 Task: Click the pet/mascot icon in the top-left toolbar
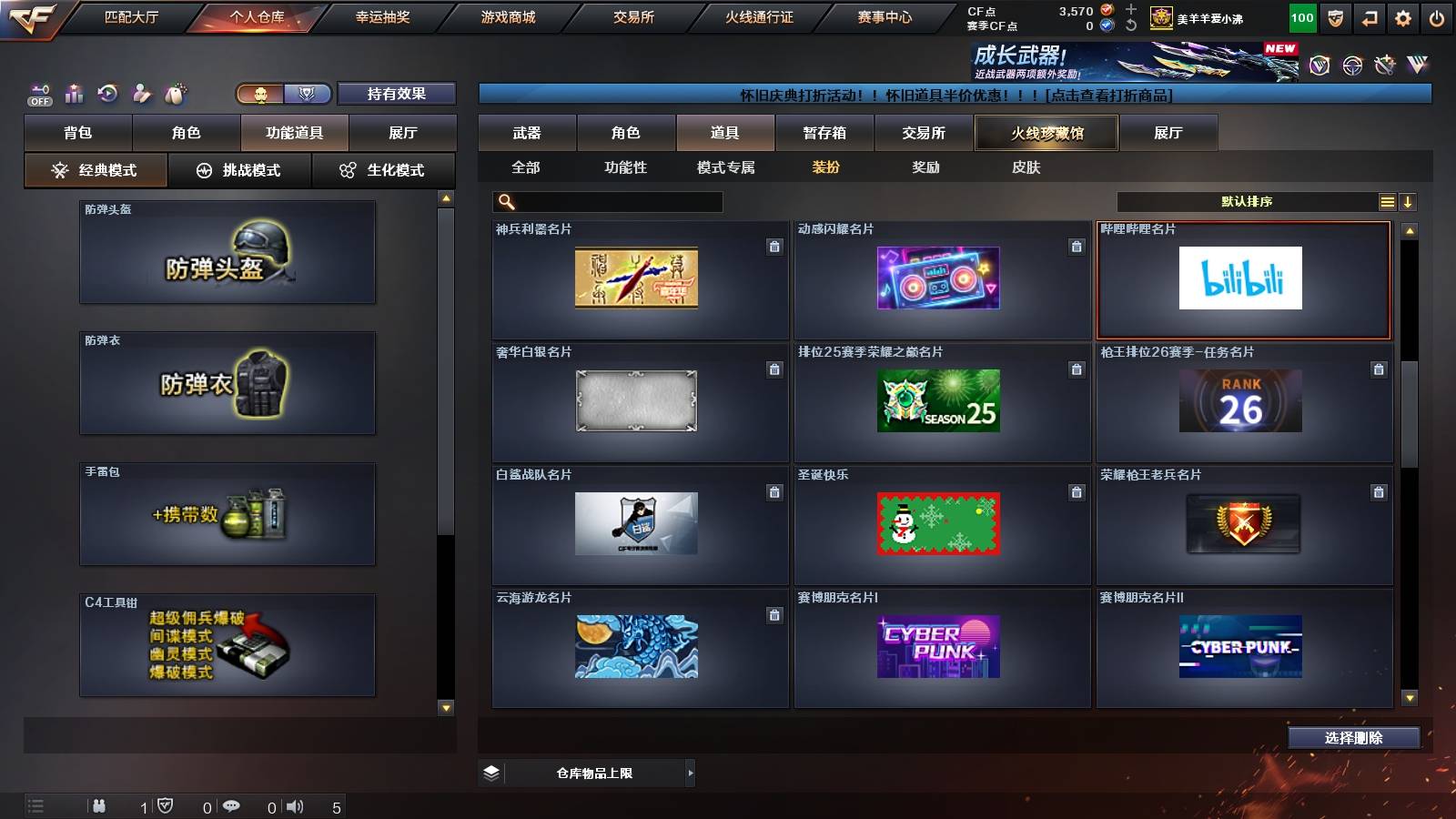(x=173, y=93)
